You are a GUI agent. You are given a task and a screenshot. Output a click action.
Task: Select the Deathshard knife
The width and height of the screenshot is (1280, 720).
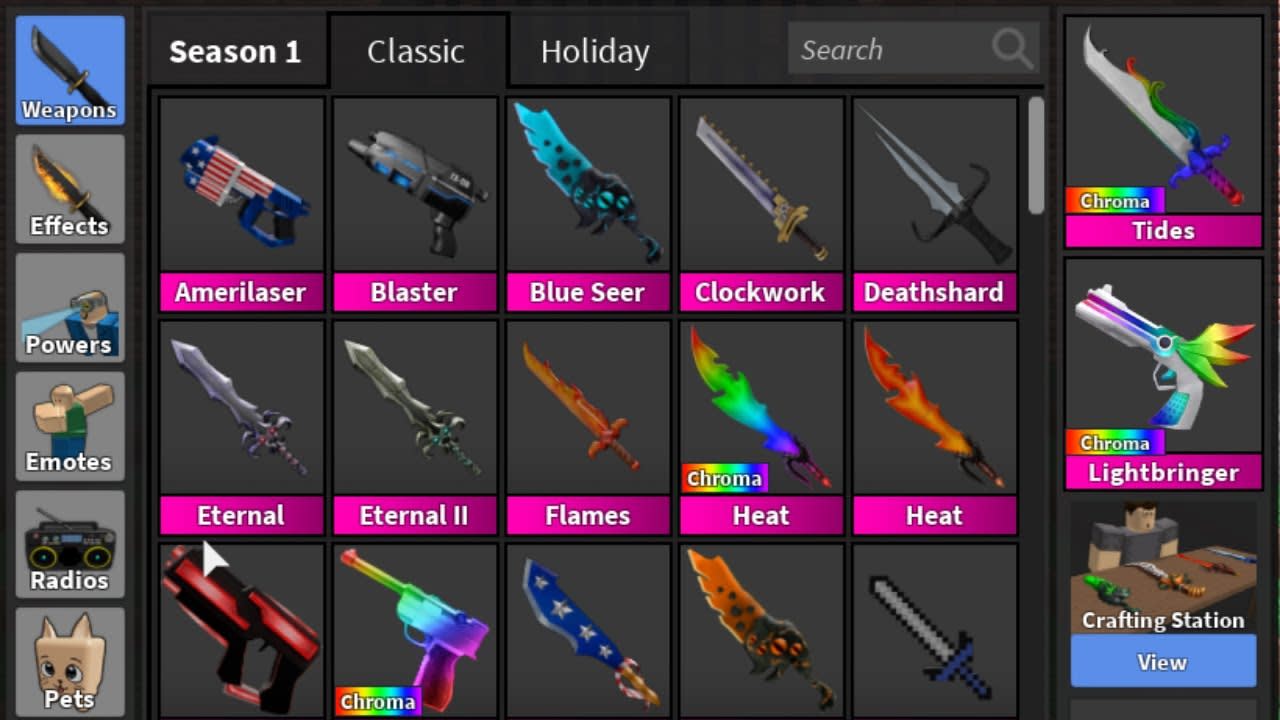click(933, 204)
